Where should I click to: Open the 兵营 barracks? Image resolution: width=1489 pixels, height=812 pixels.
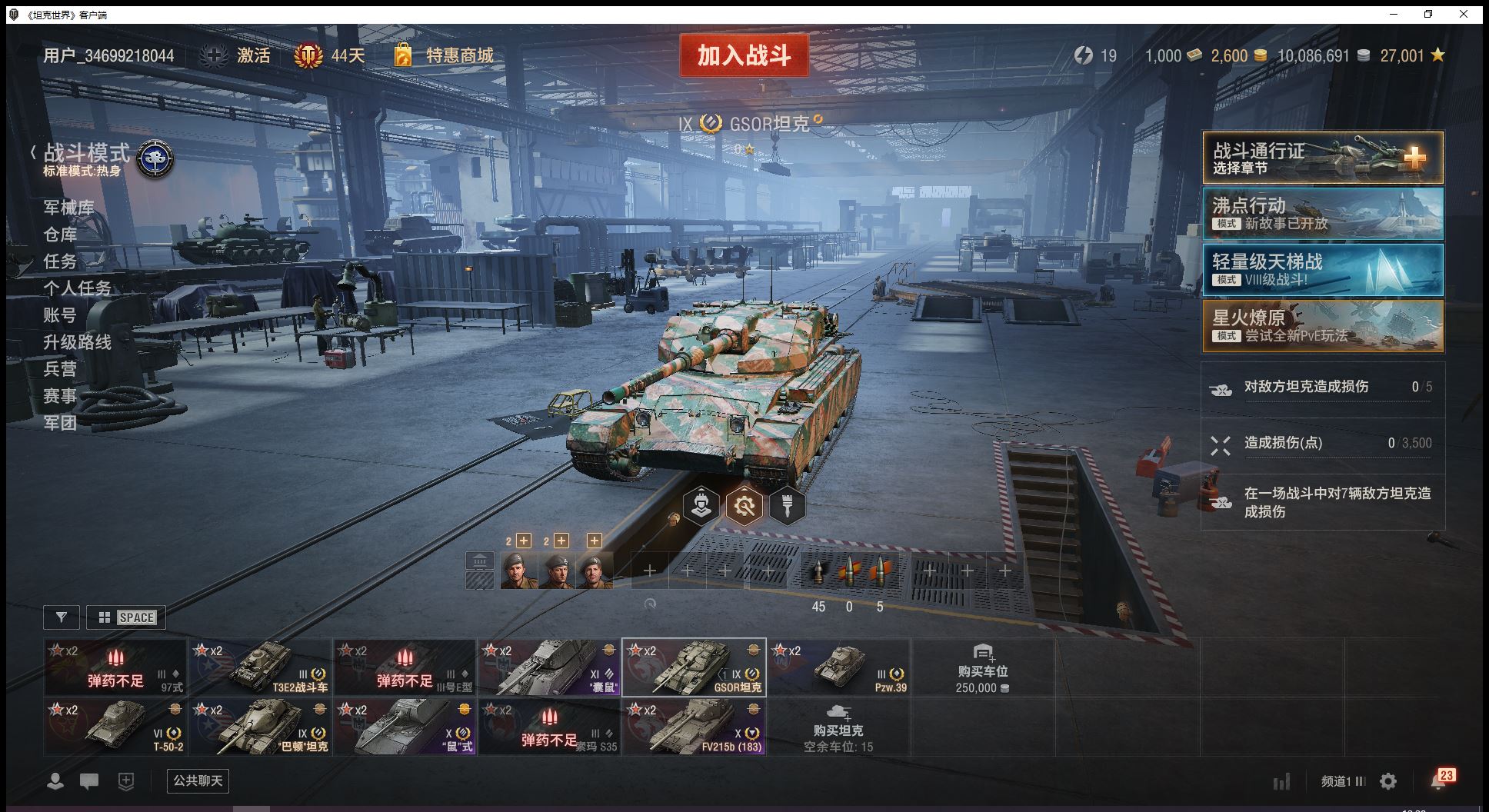[60, 369]
